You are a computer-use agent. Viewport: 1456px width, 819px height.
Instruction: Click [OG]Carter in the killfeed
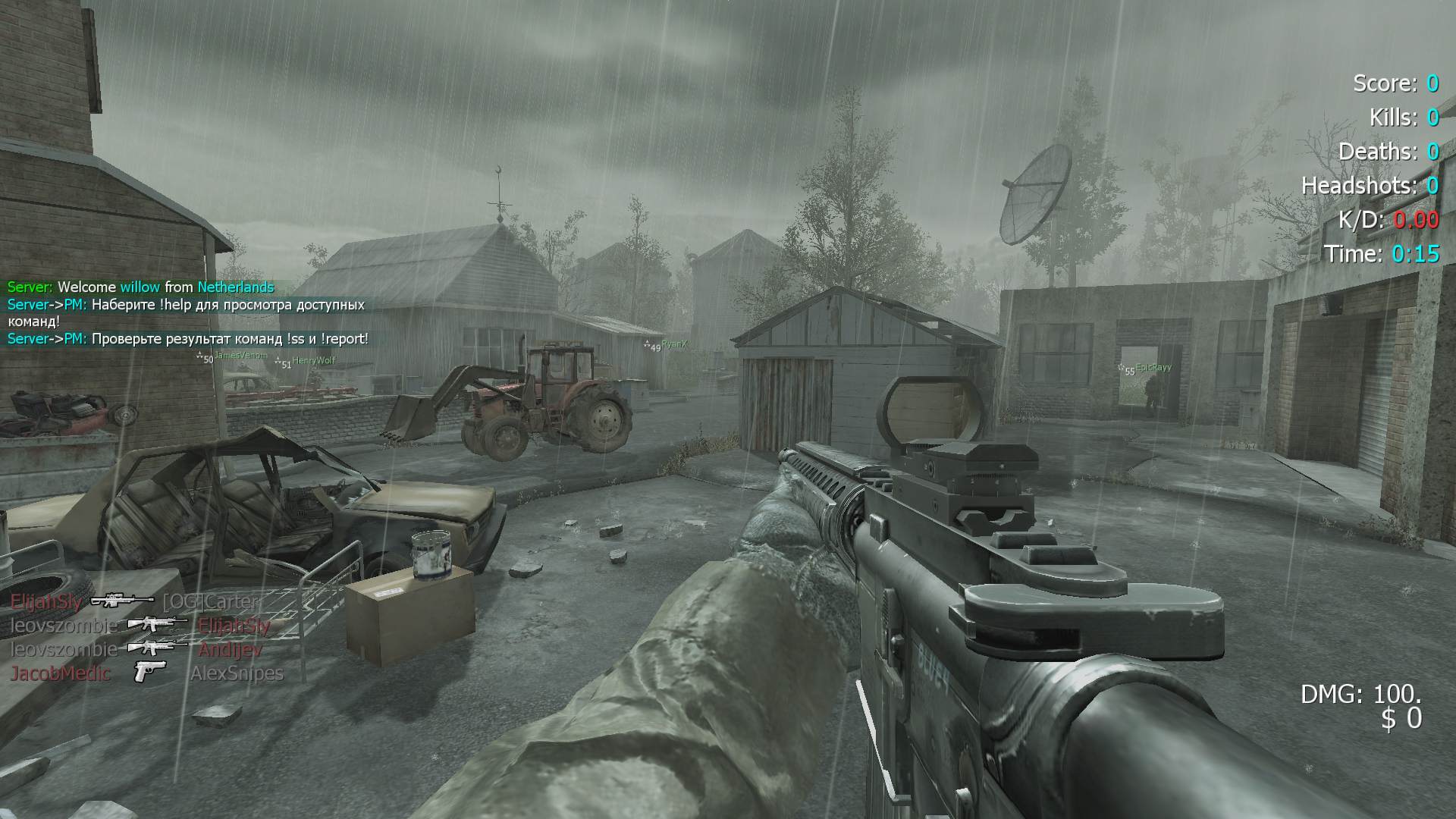(x=211, y=602)
